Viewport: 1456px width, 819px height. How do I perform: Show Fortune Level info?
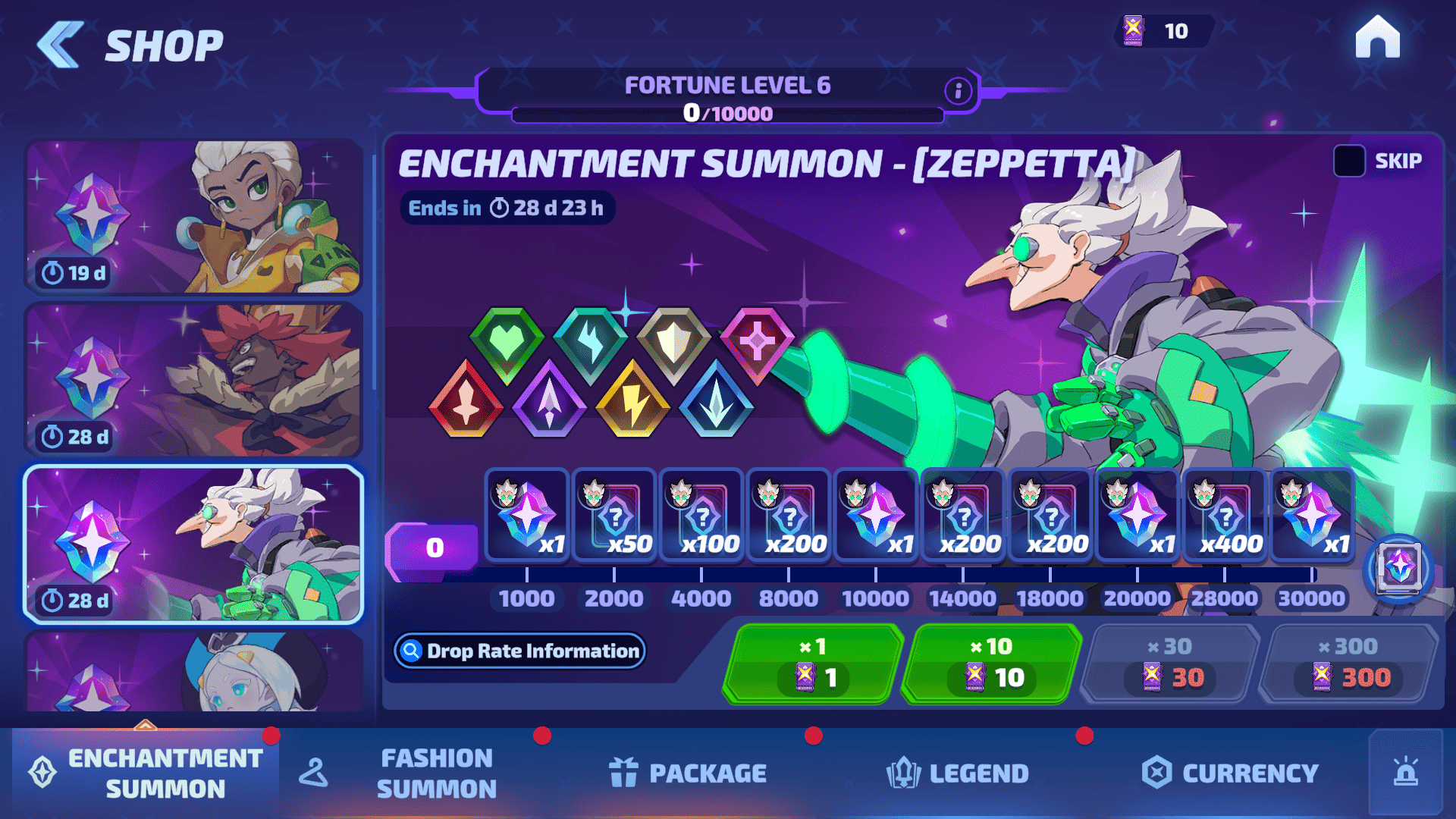958,91
